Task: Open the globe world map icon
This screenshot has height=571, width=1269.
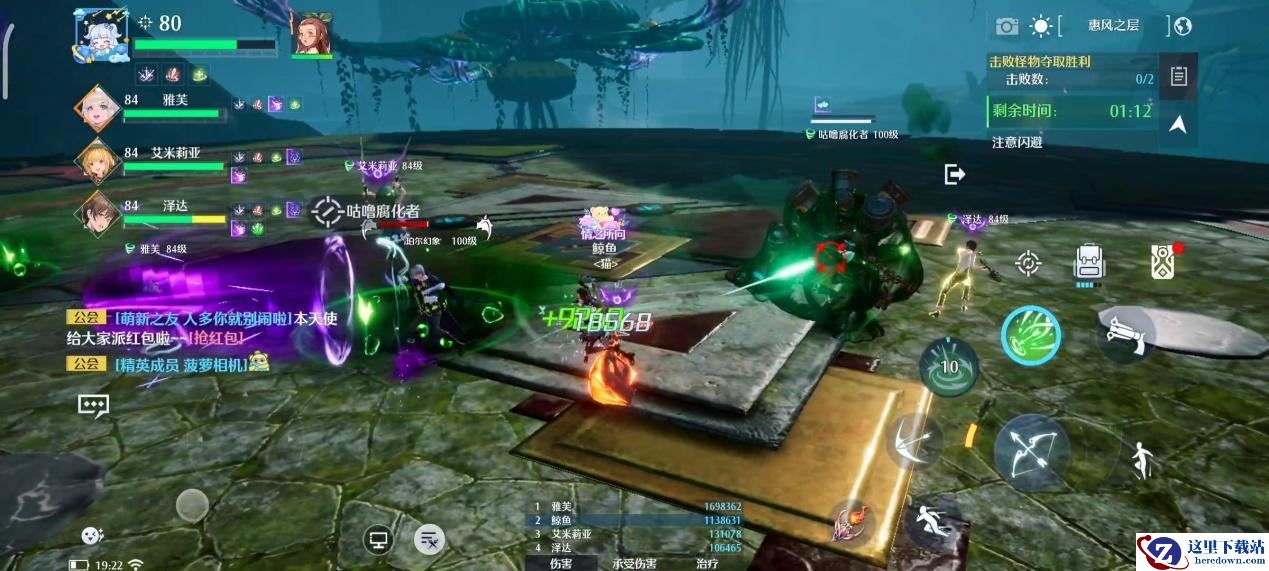Action: 1183,26
